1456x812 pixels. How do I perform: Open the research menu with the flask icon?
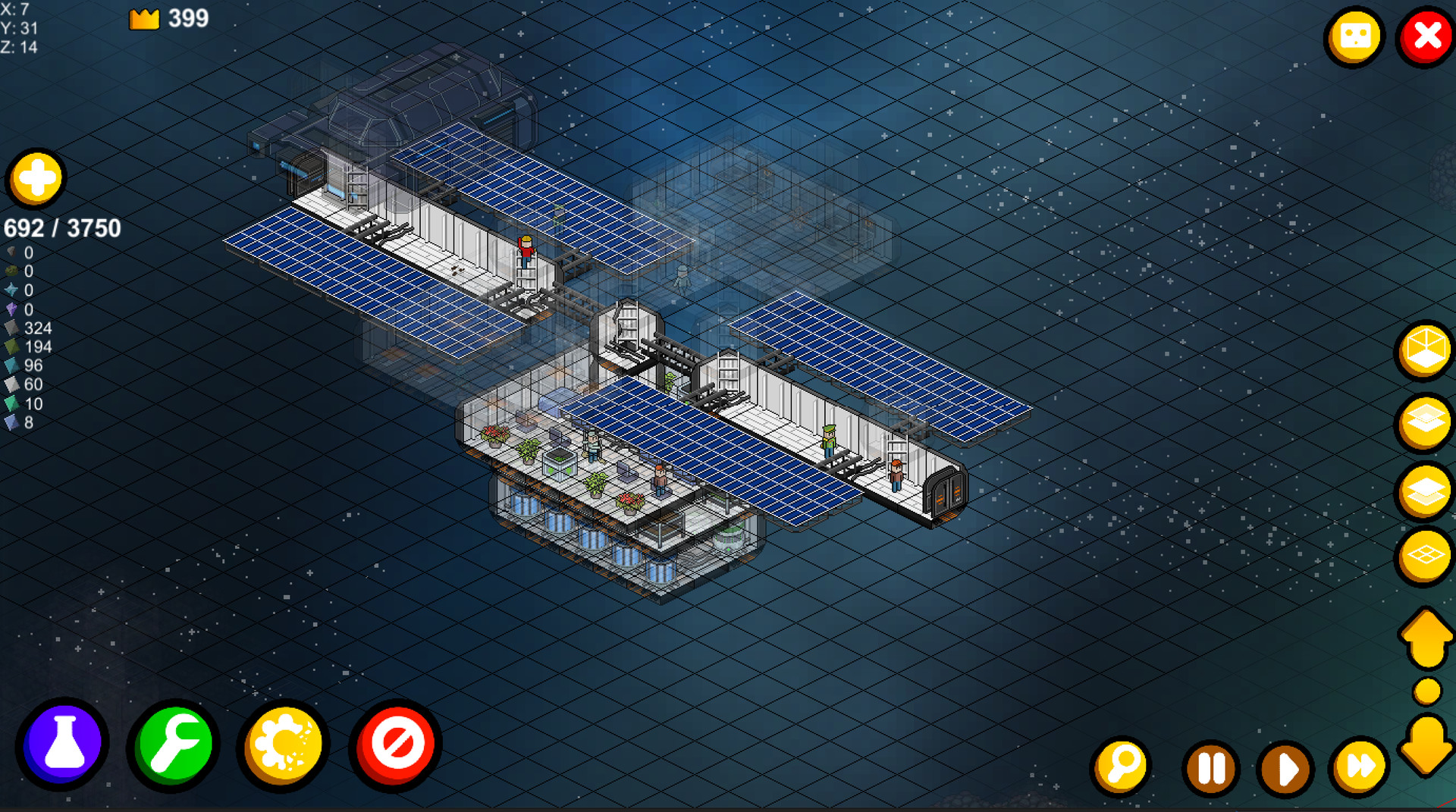[64, 744]
